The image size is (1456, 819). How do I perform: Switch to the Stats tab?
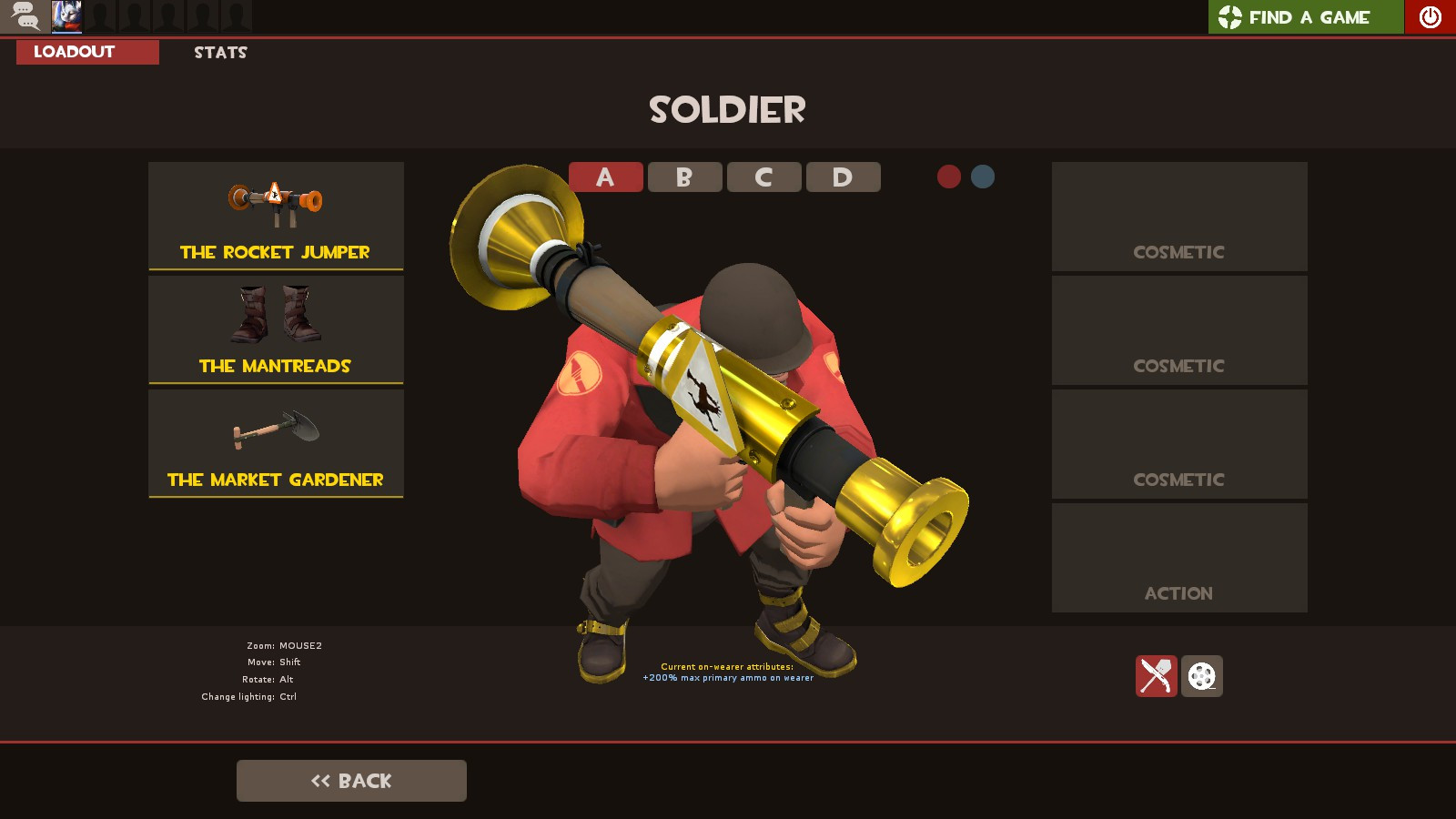coord(218,52)
